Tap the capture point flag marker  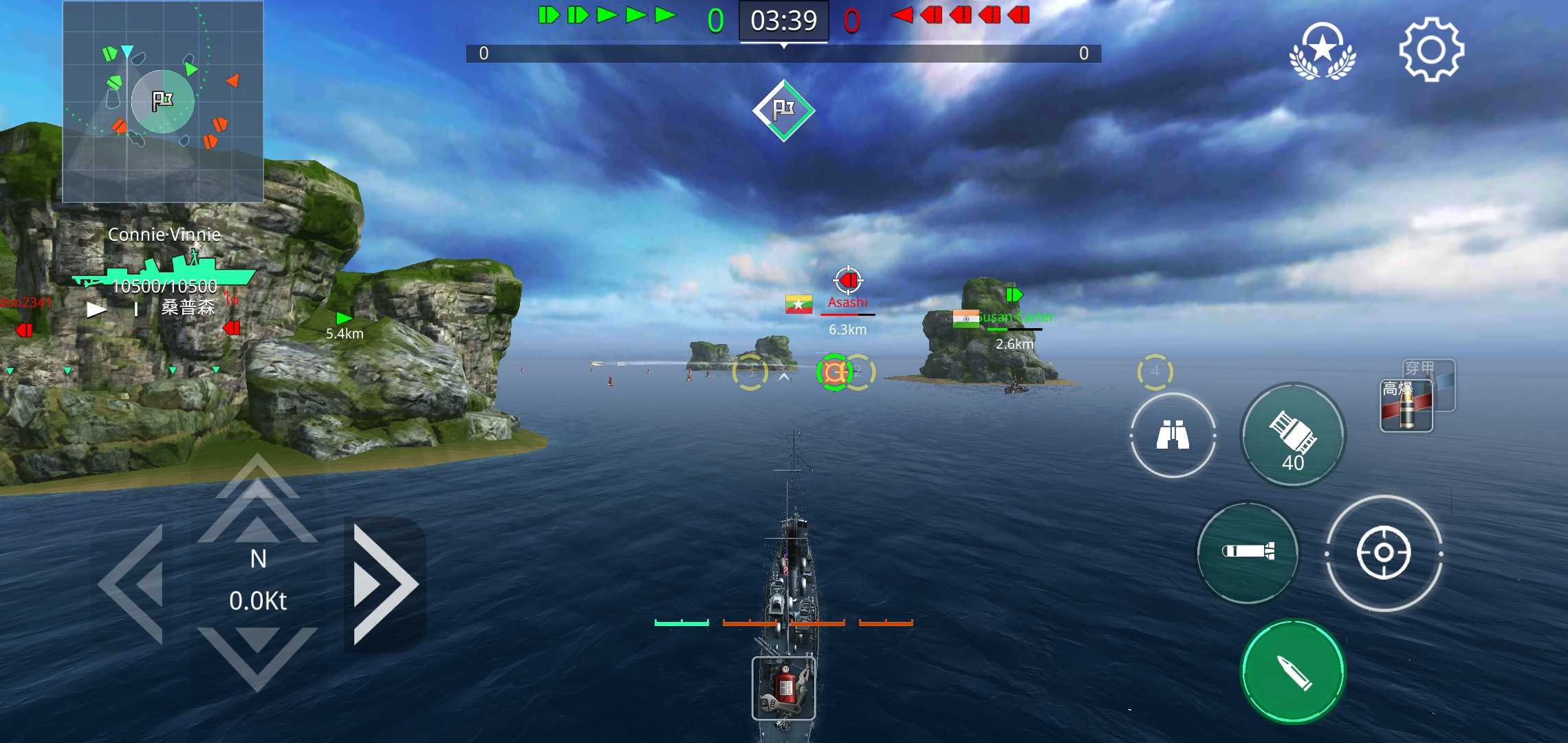tap(783, 110)
